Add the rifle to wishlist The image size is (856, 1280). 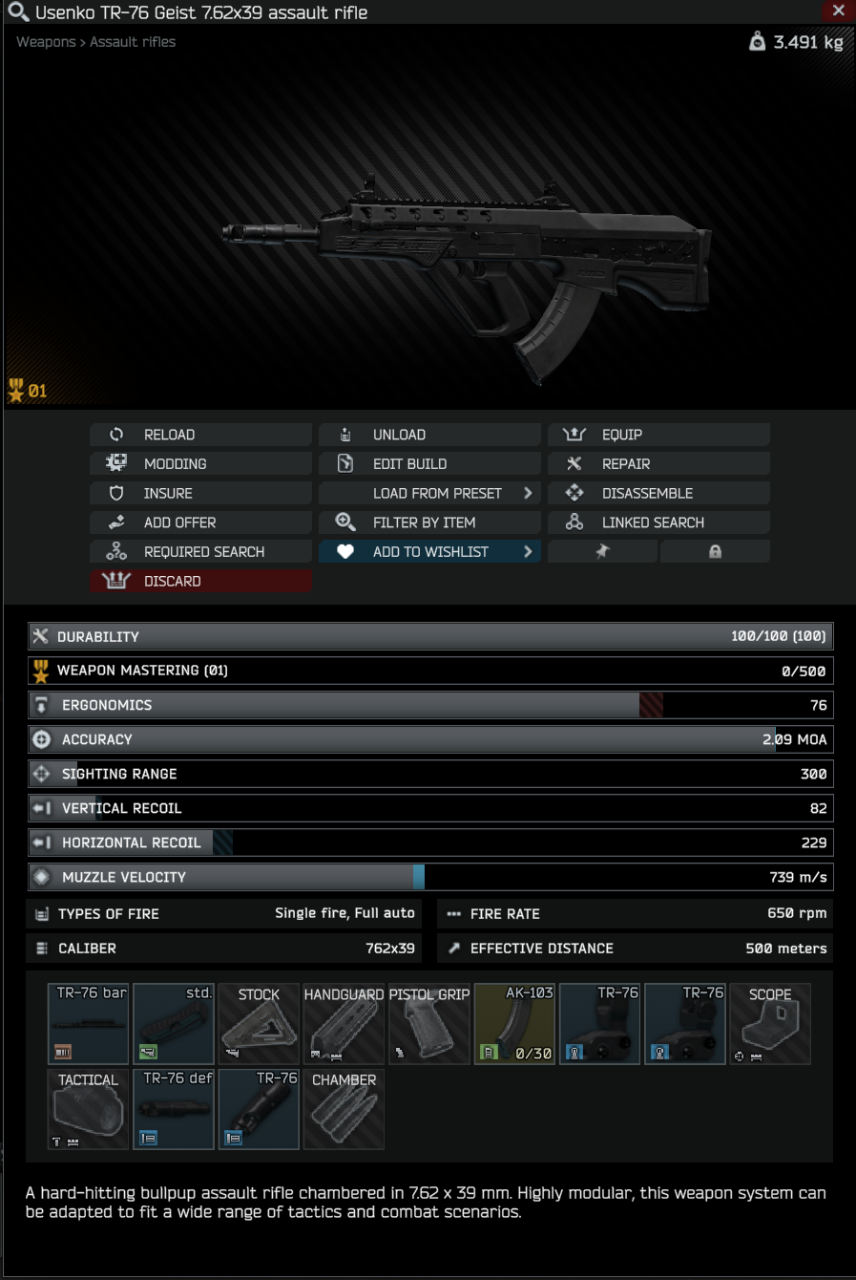point(429,552)
